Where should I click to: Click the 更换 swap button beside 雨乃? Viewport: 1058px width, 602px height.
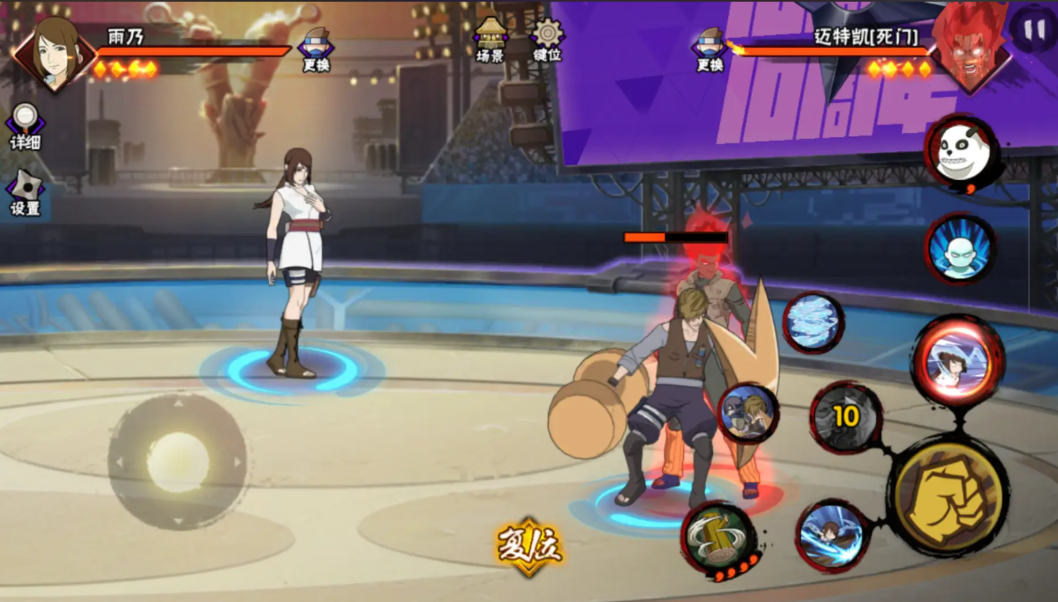(316, 48)
